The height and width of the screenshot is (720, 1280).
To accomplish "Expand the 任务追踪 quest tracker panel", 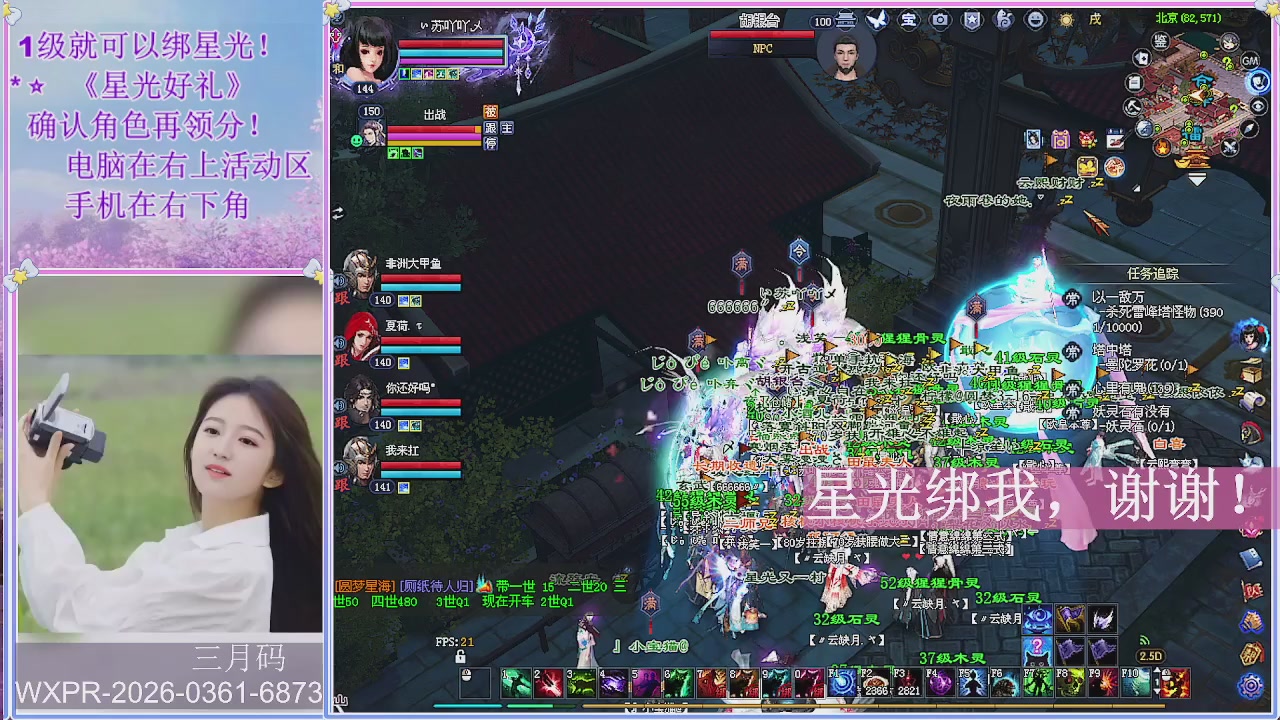I will [1153, 273].
